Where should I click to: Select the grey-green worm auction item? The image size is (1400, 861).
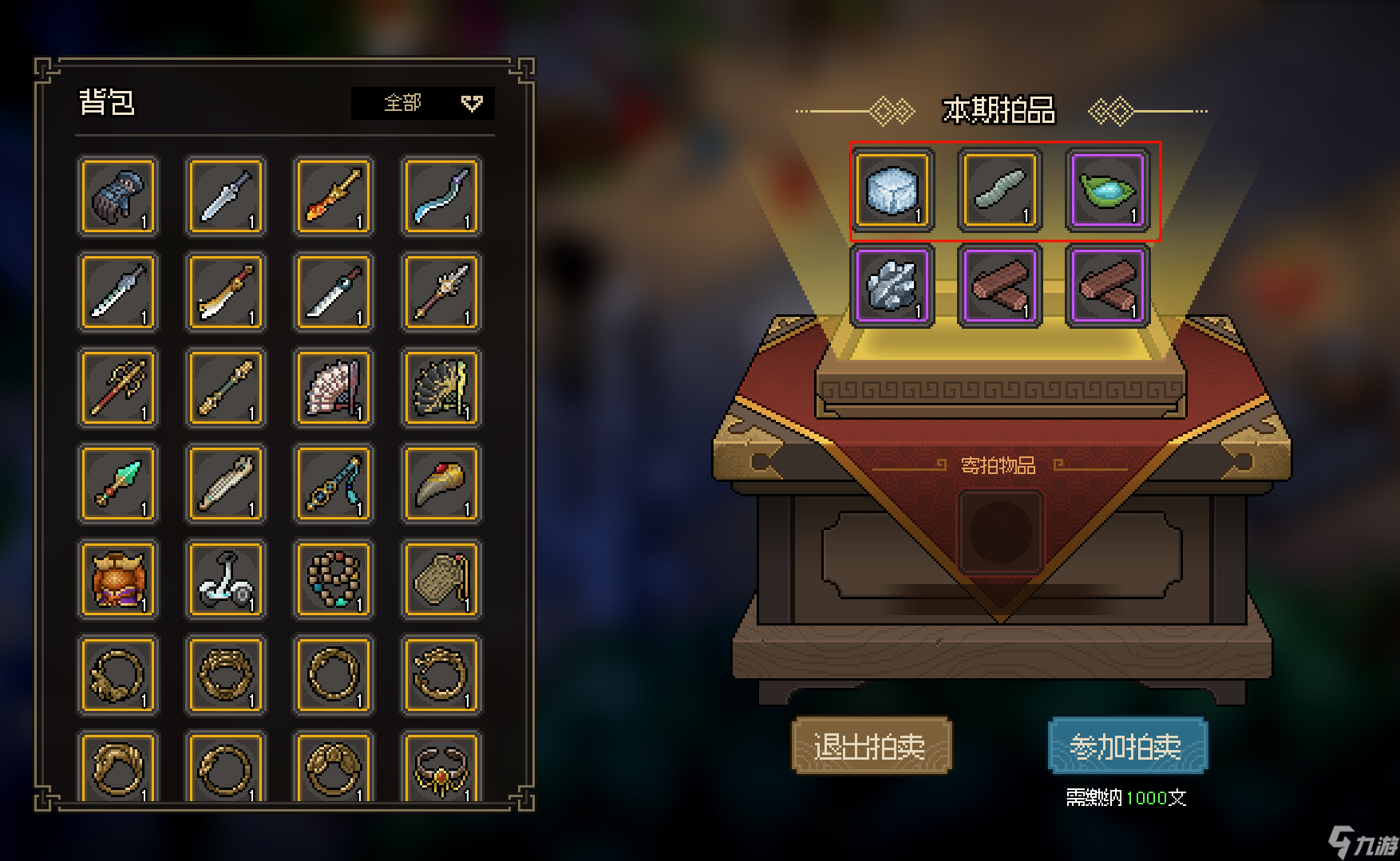(x=999, y=191)
